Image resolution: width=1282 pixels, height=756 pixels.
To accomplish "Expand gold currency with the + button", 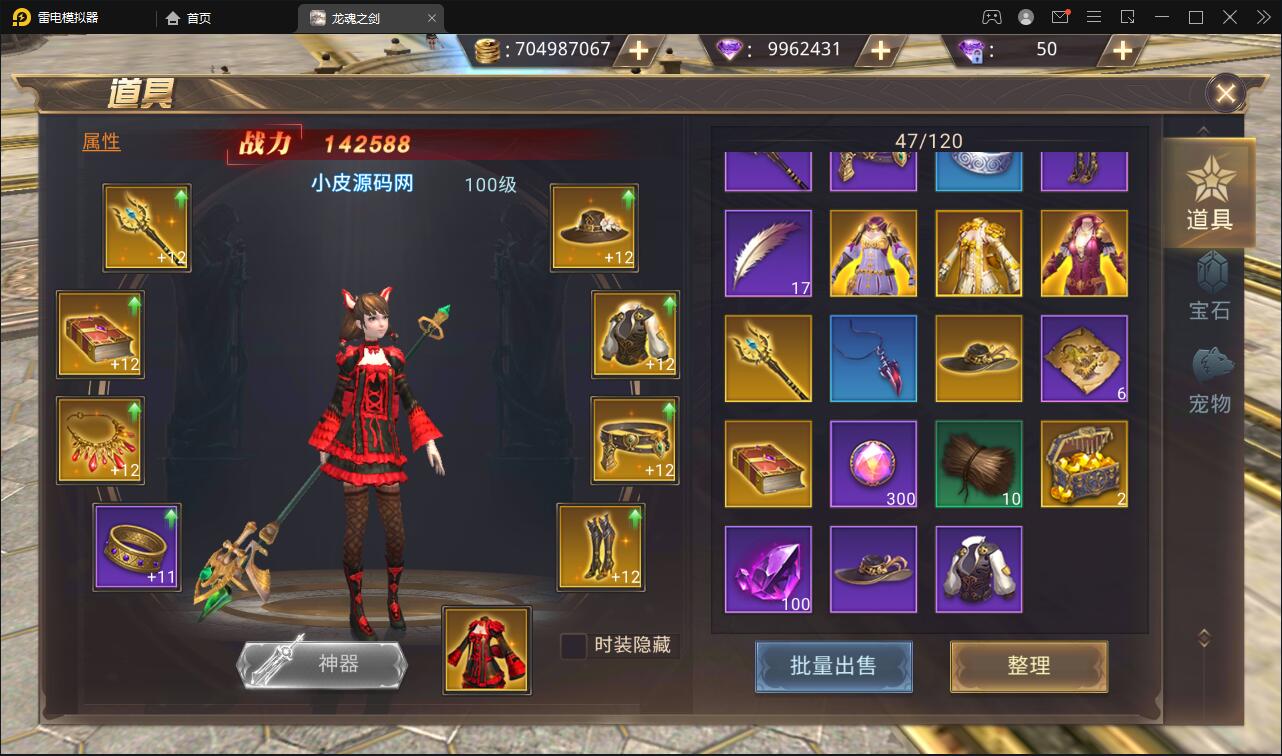I will [x=637, y=49].
